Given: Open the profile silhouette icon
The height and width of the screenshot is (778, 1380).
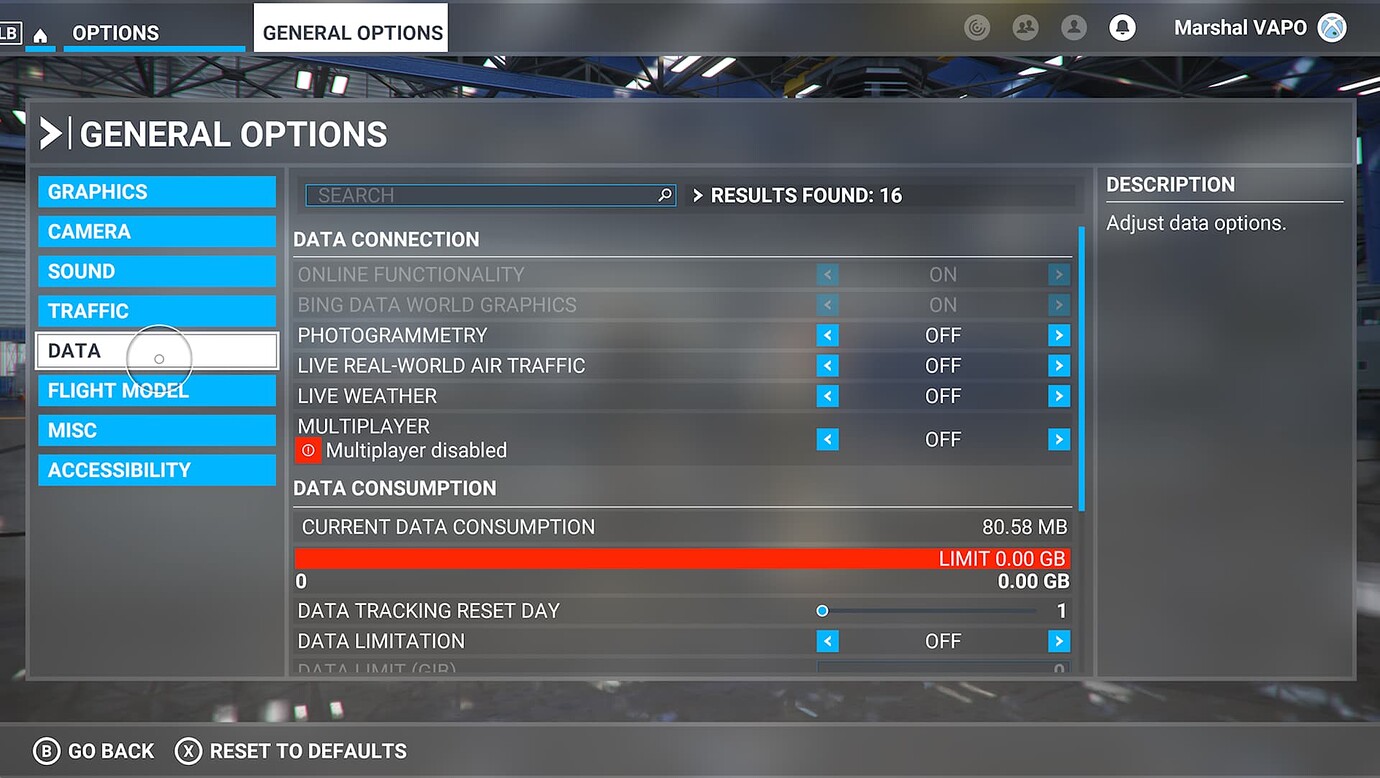Looking at the screenshot, I should [1074, 27].
